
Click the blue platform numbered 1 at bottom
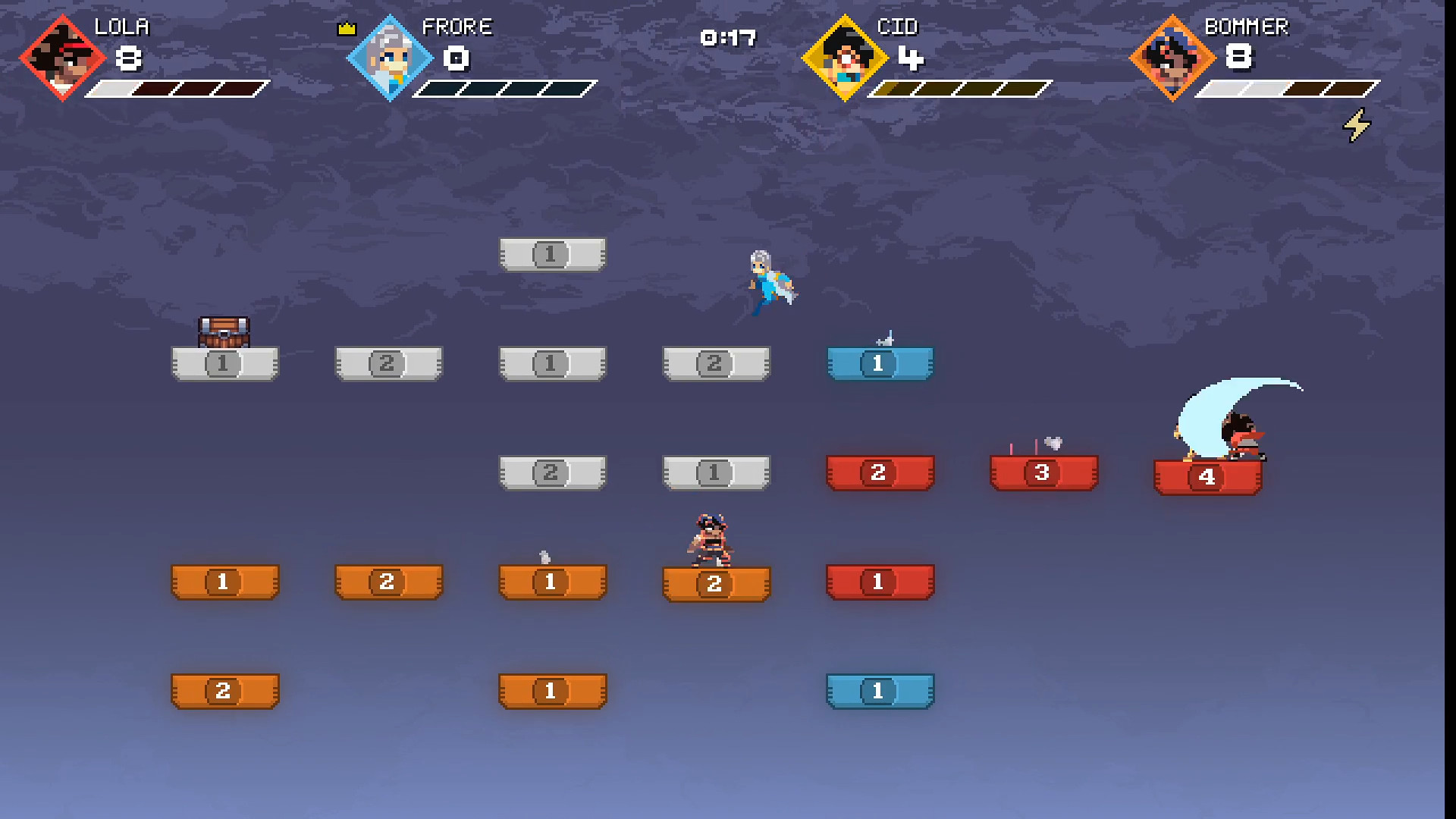[879, 691]
